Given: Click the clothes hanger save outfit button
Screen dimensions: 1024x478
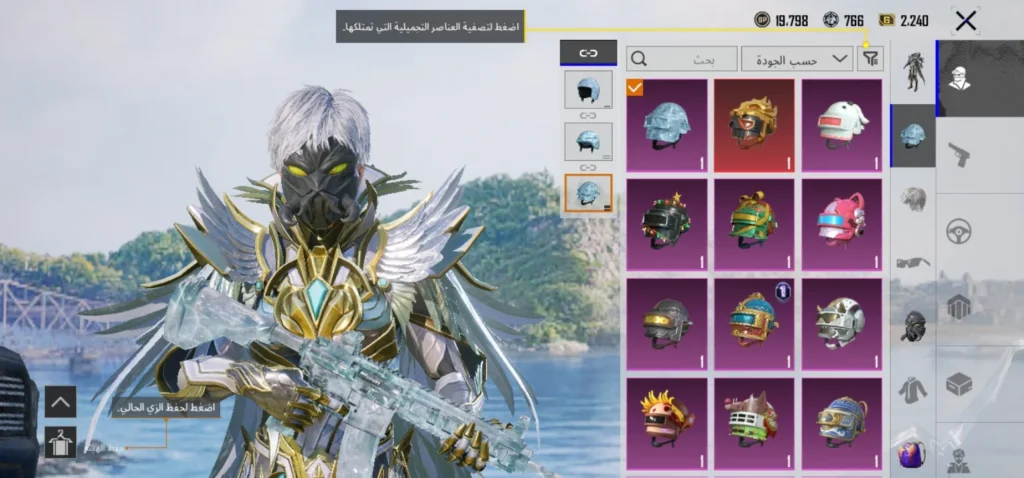Looking at the screenshot, I should [60, 441].
